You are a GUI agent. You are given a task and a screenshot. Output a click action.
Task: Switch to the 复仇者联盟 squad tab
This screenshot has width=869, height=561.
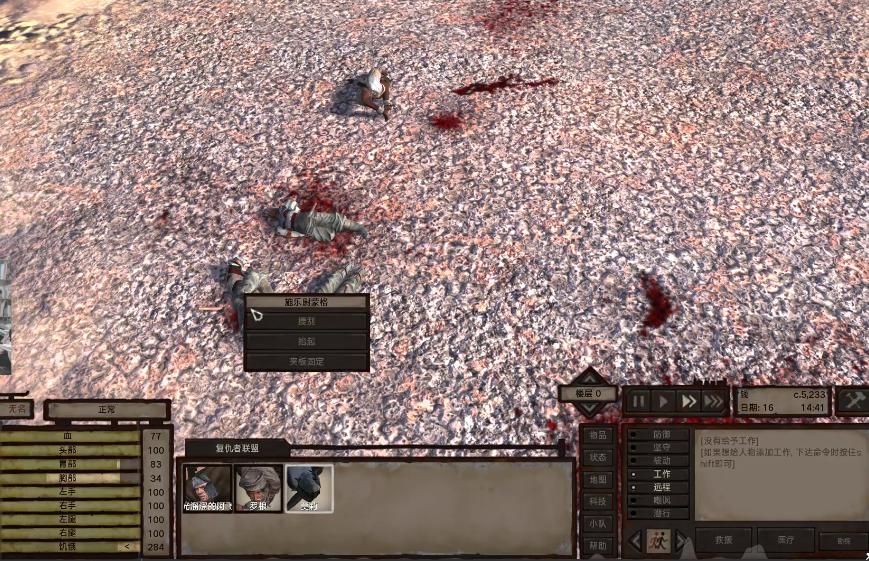pos(235,448)
